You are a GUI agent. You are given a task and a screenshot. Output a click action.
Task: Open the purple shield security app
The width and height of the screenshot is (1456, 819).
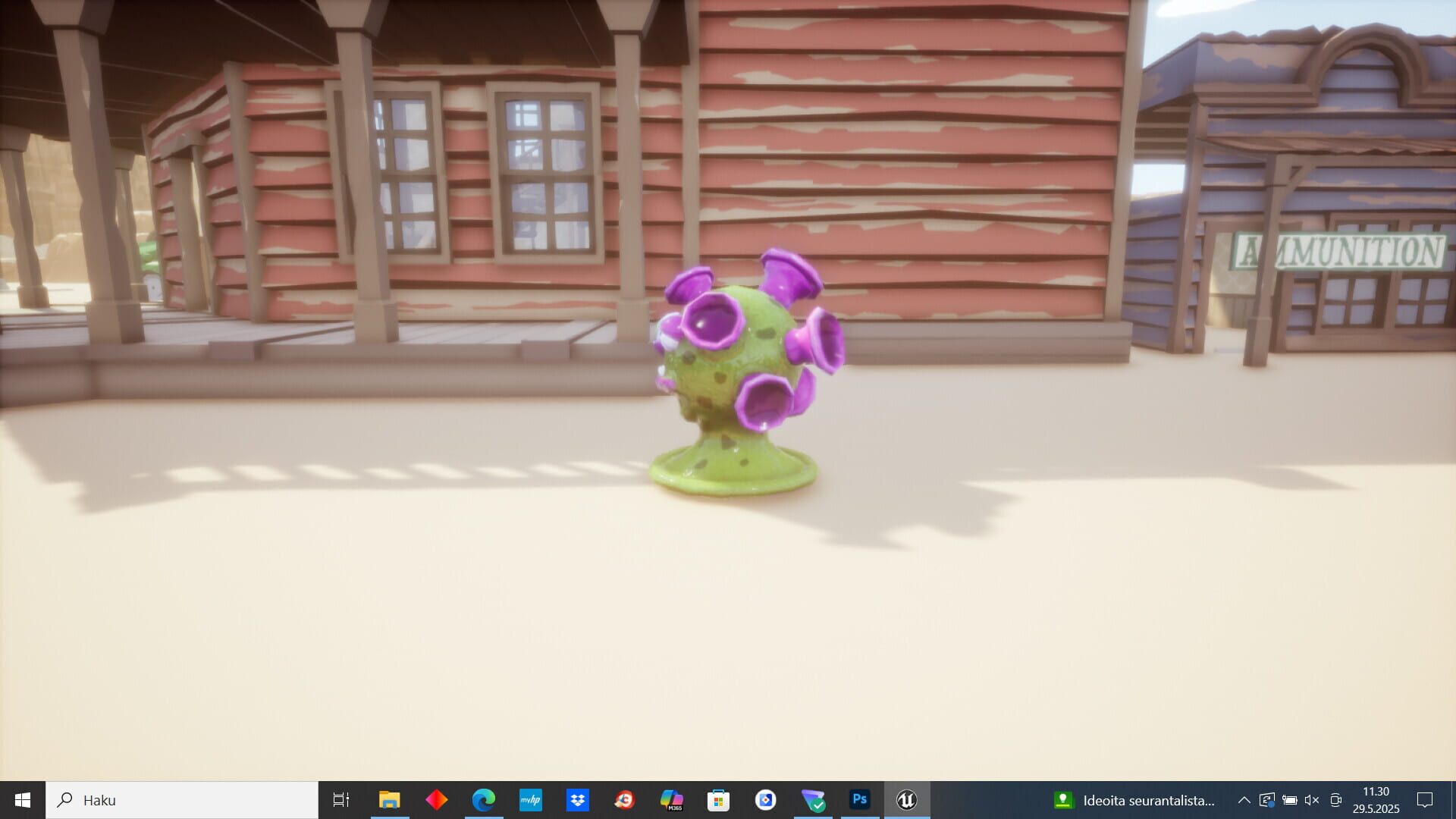tap(813, 799)
